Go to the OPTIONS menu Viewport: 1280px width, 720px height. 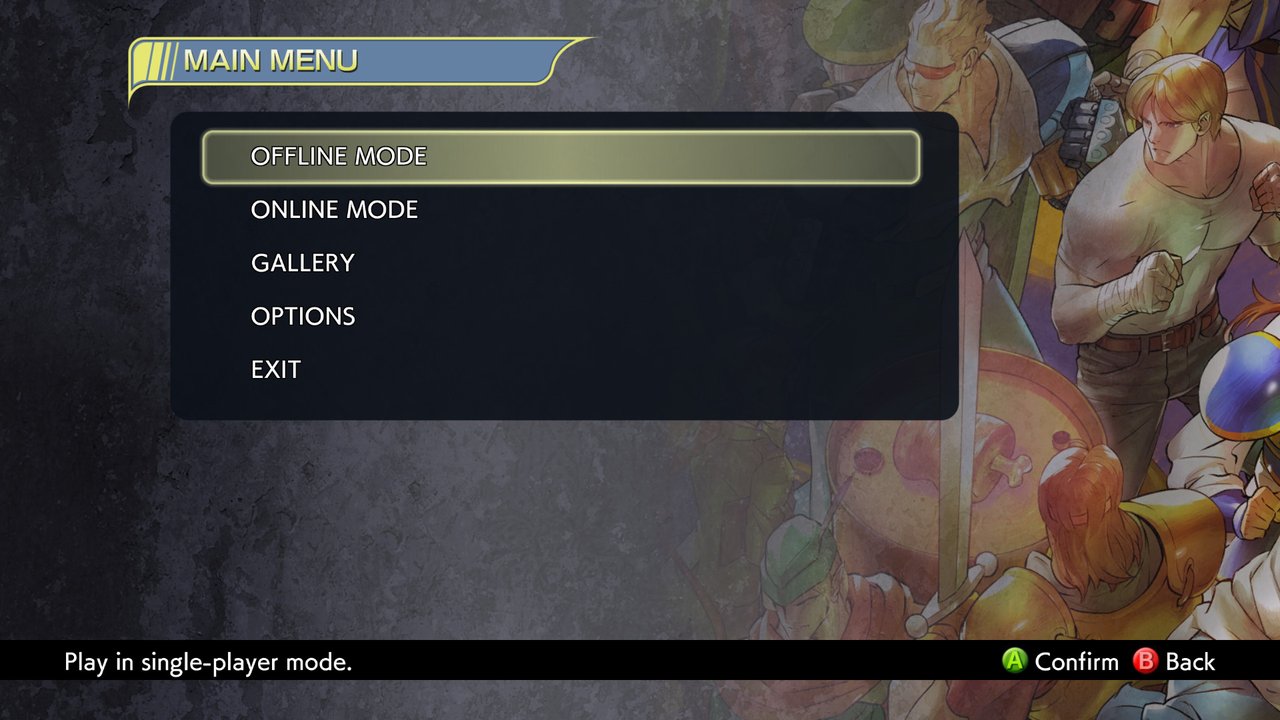(x=303, y=317)
